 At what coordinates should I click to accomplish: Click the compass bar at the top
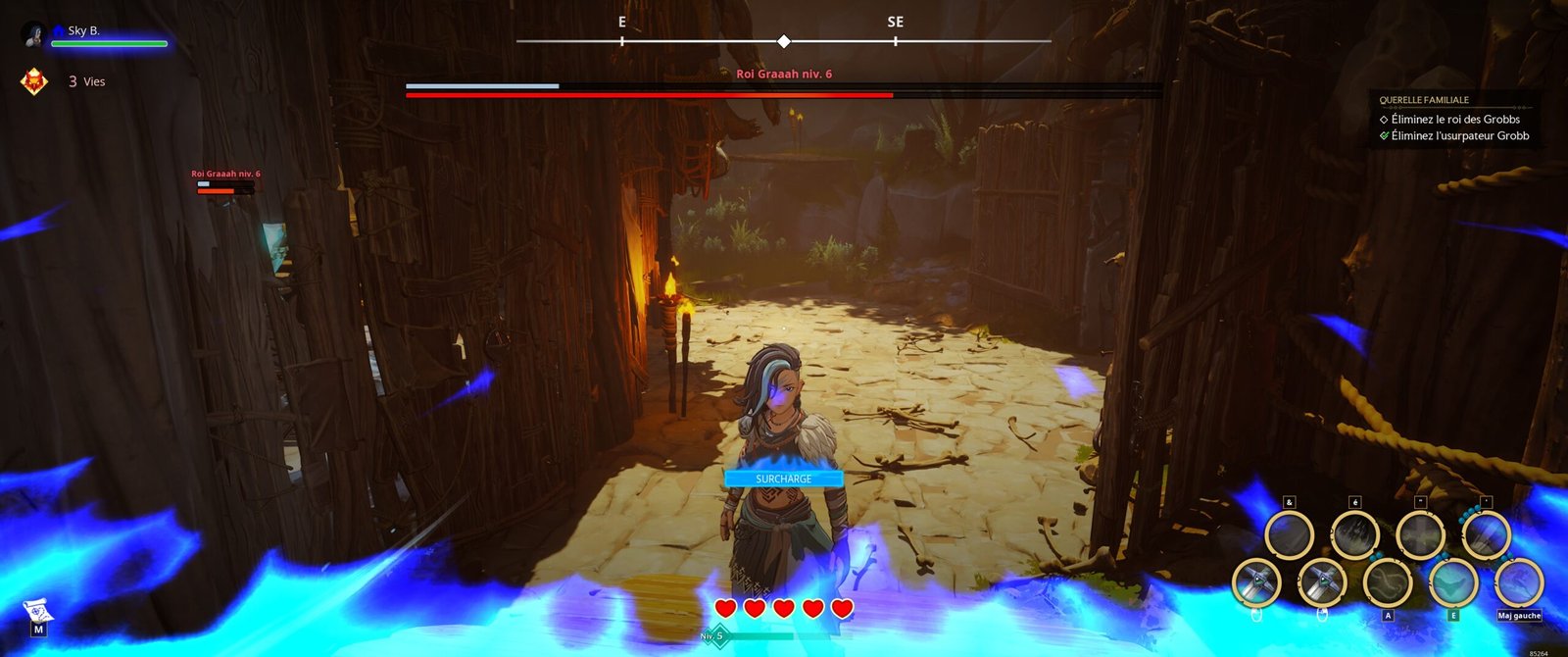[x=783, y=41]
